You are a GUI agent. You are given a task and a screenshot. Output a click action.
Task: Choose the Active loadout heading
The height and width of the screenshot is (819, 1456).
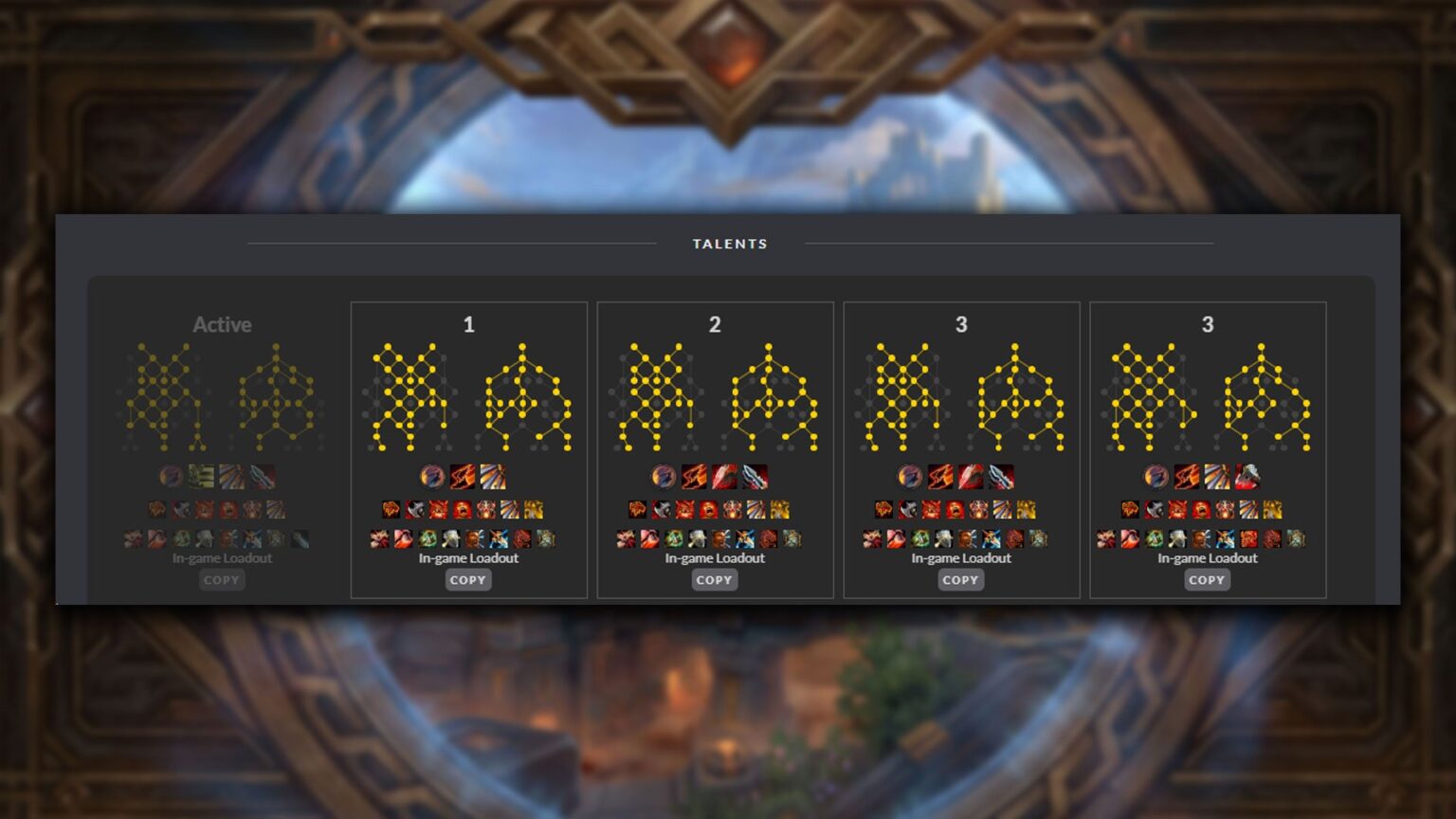pyautogui.click(x=222, y=325)
